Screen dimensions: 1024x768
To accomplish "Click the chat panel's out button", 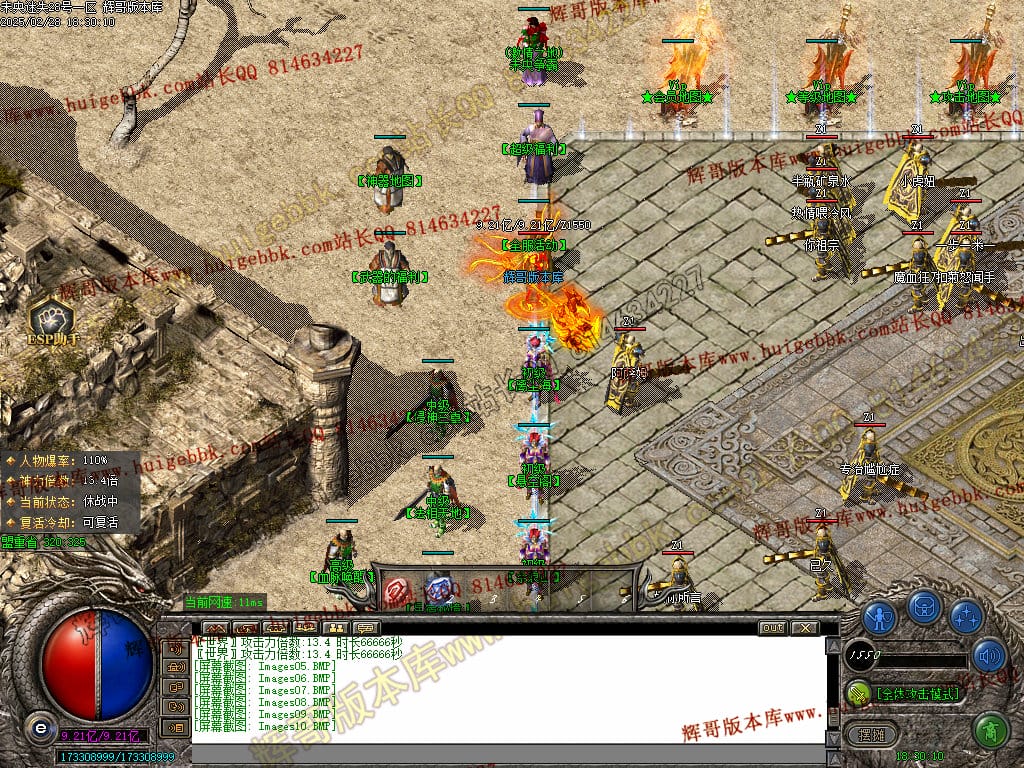I will pyautogui.click(x=772, y=628).
